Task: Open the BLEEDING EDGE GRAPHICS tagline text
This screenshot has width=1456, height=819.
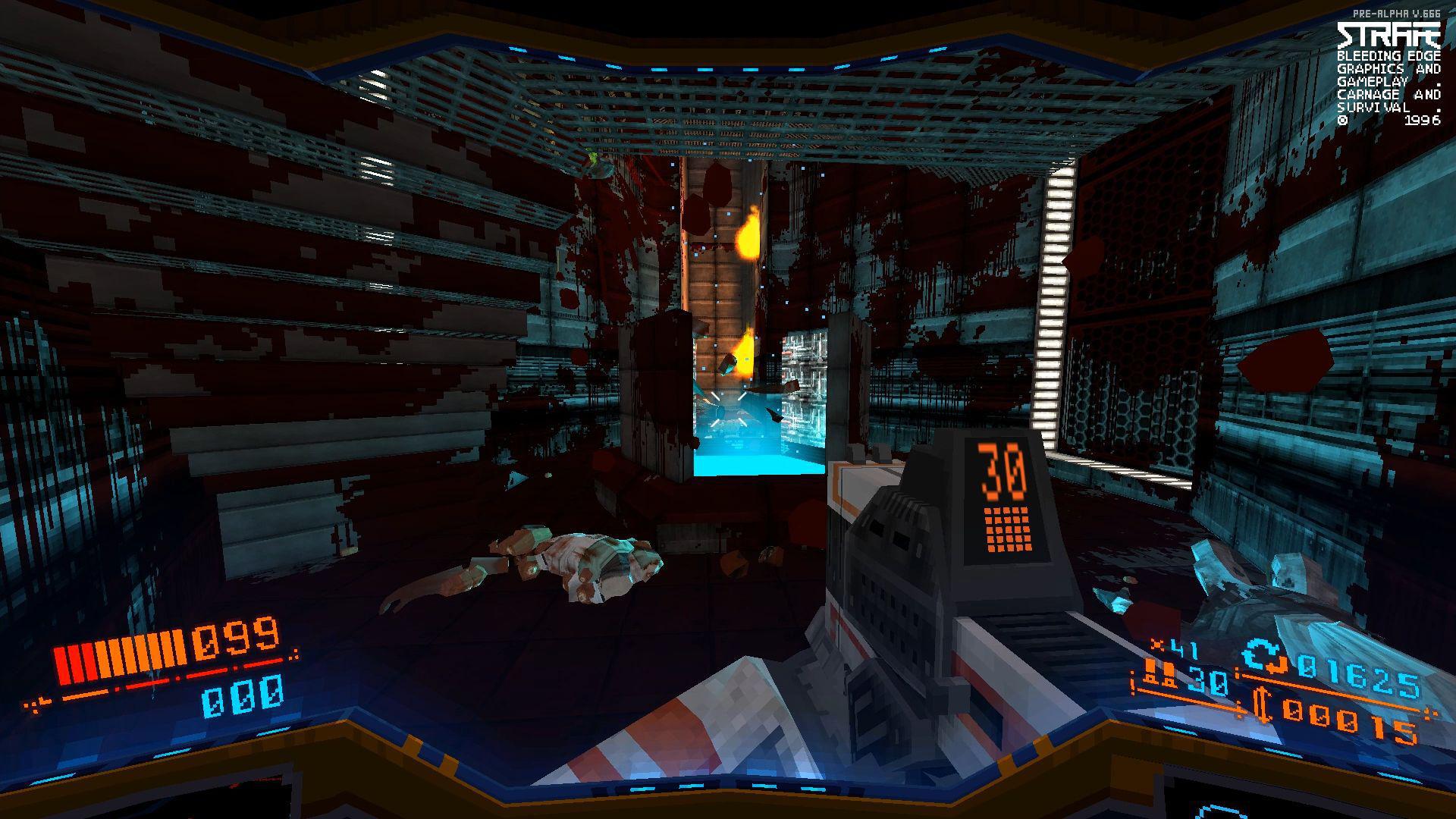Action: tap(1390, 57)
